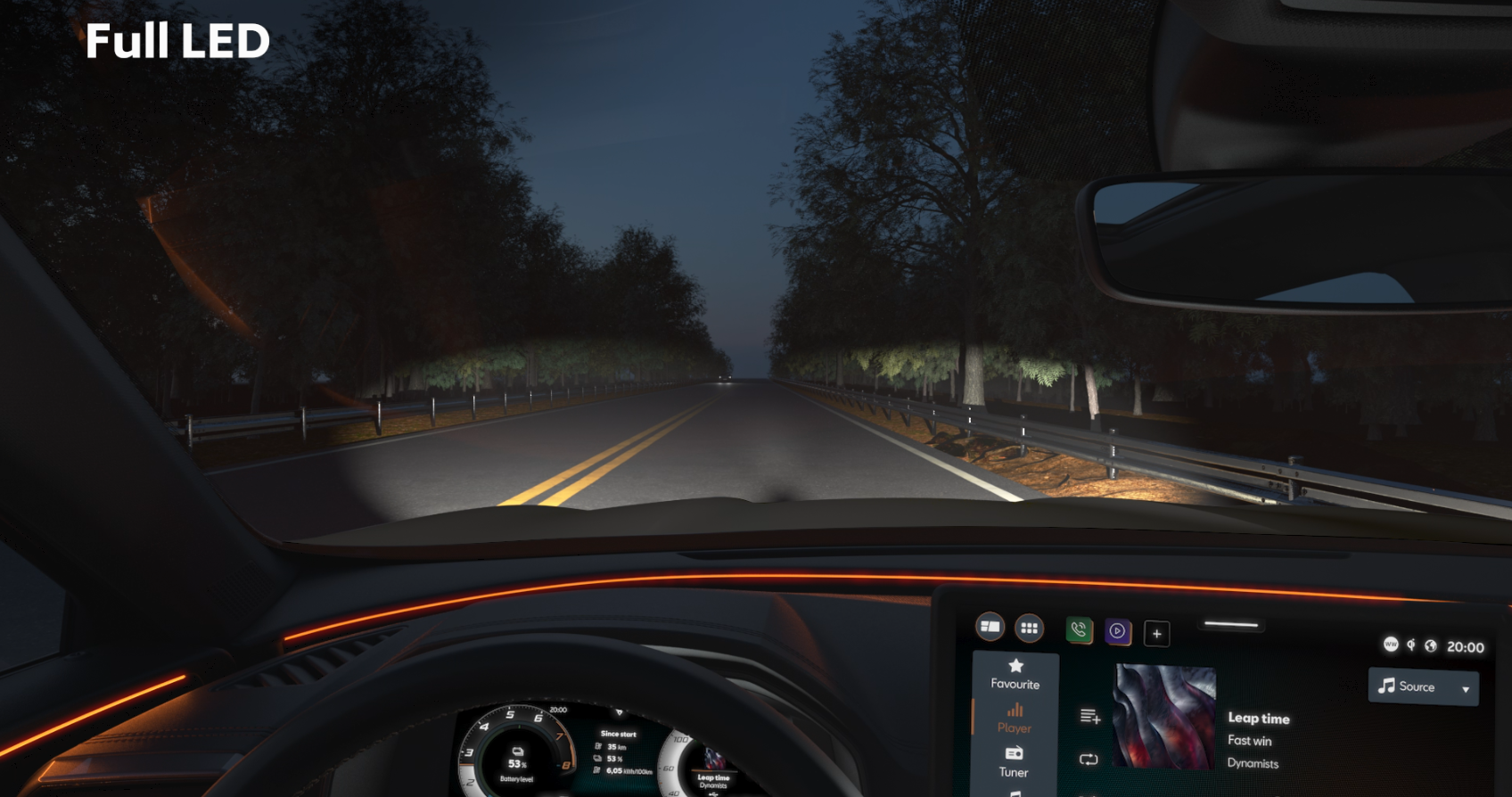This screenshot has height=797, width=1512.
Task: Tap the white horizontal handle bar
Action: pyautogui.click(x=1231, y=625)
